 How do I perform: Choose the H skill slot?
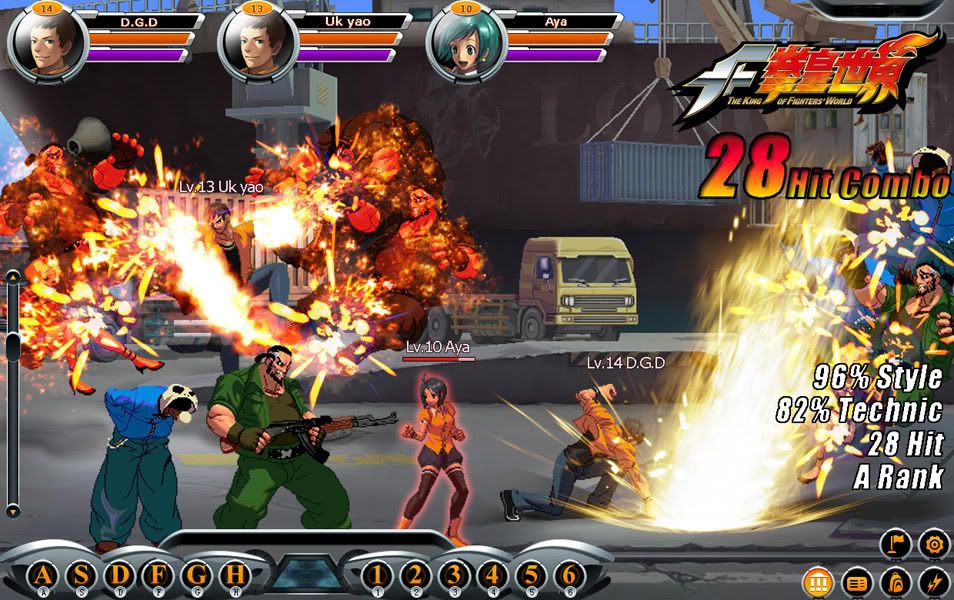click(x=235, y=575)
